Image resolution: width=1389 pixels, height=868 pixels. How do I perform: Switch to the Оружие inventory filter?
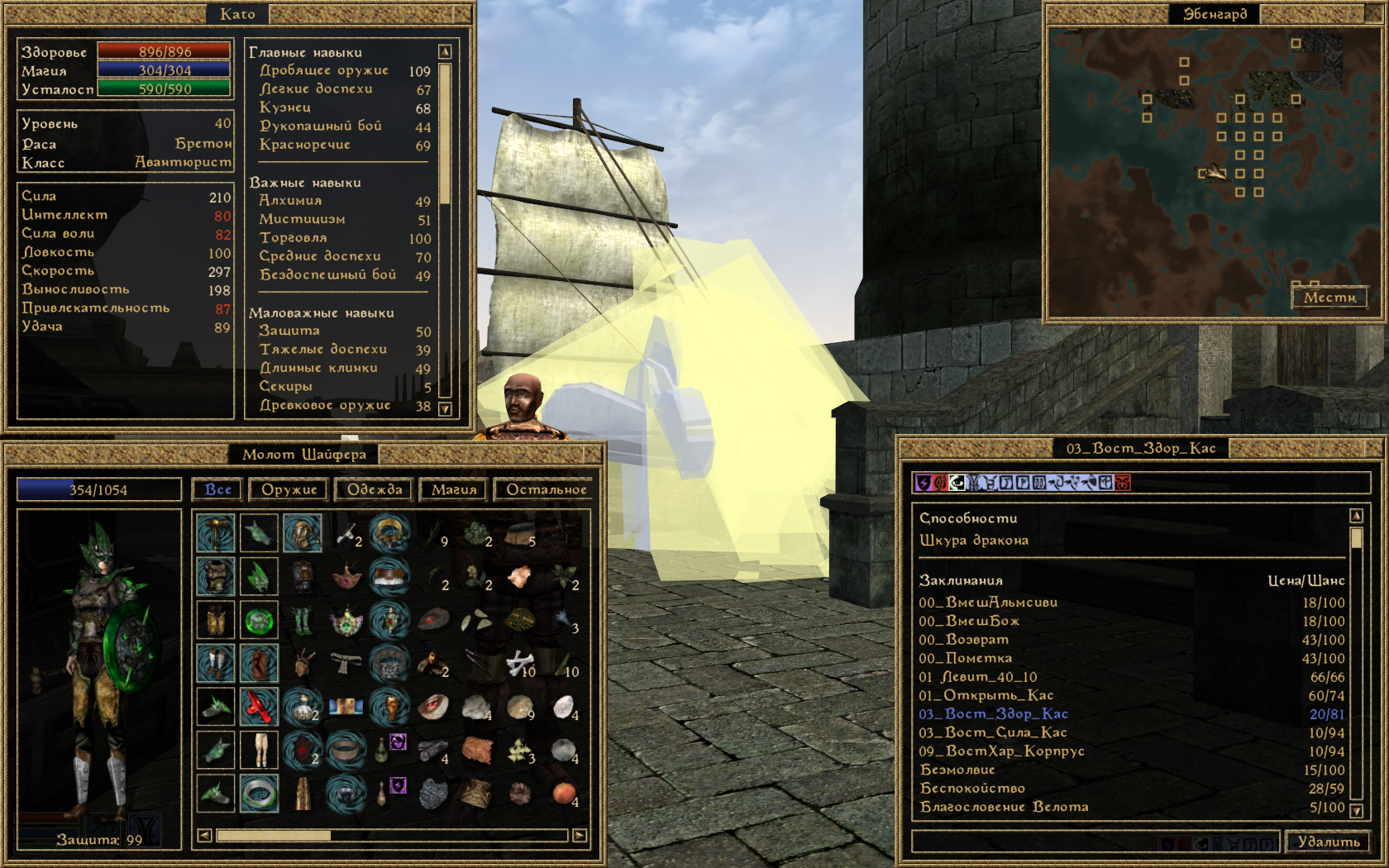click(289, 489)
